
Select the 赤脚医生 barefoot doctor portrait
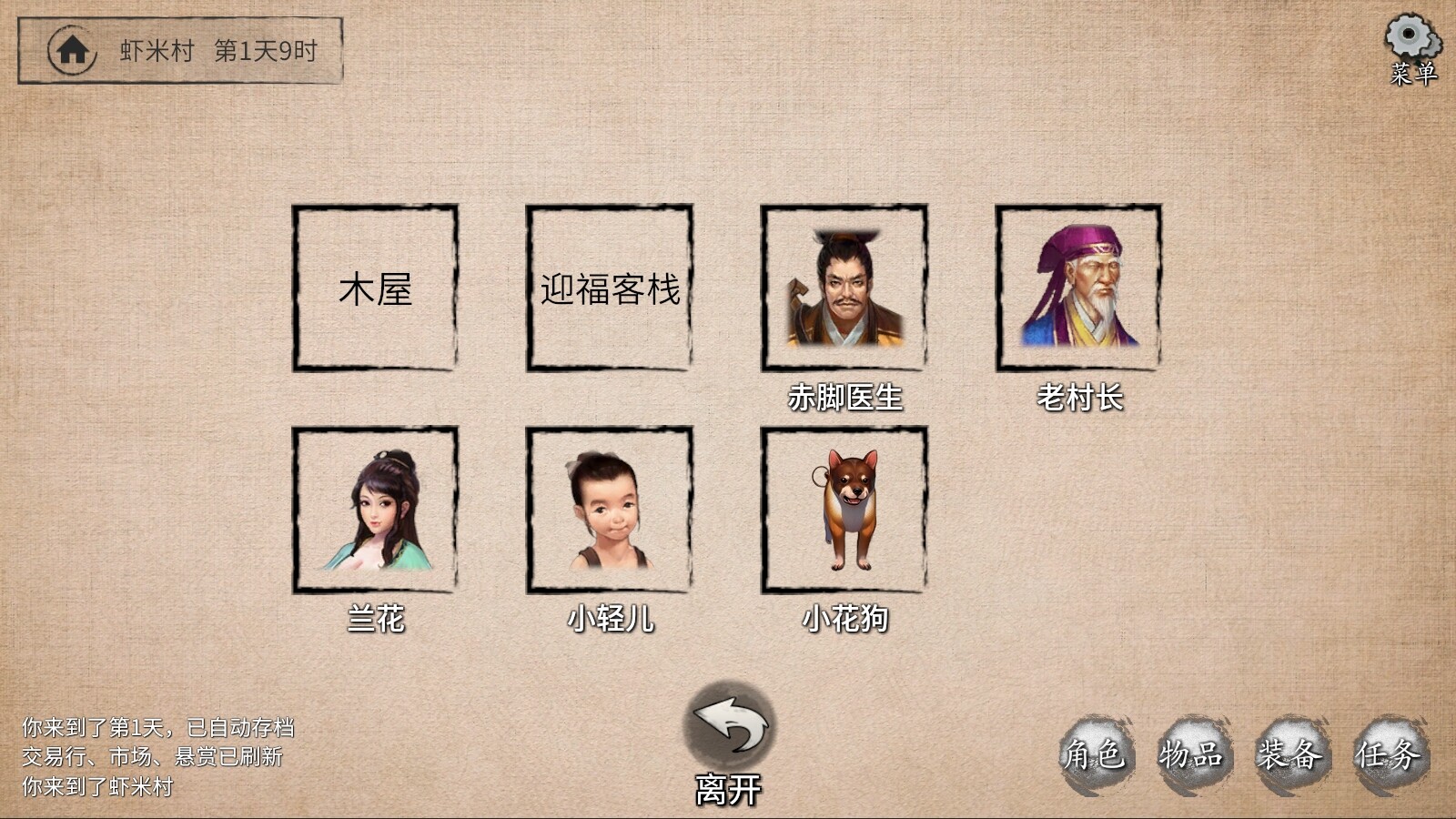click(844, 289)
